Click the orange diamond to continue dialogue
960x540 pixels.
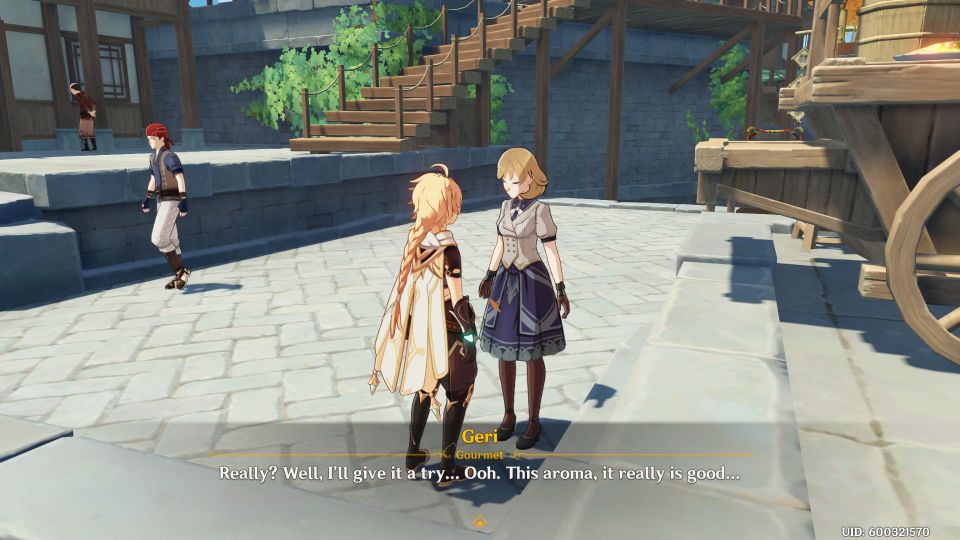click(480, 521)
